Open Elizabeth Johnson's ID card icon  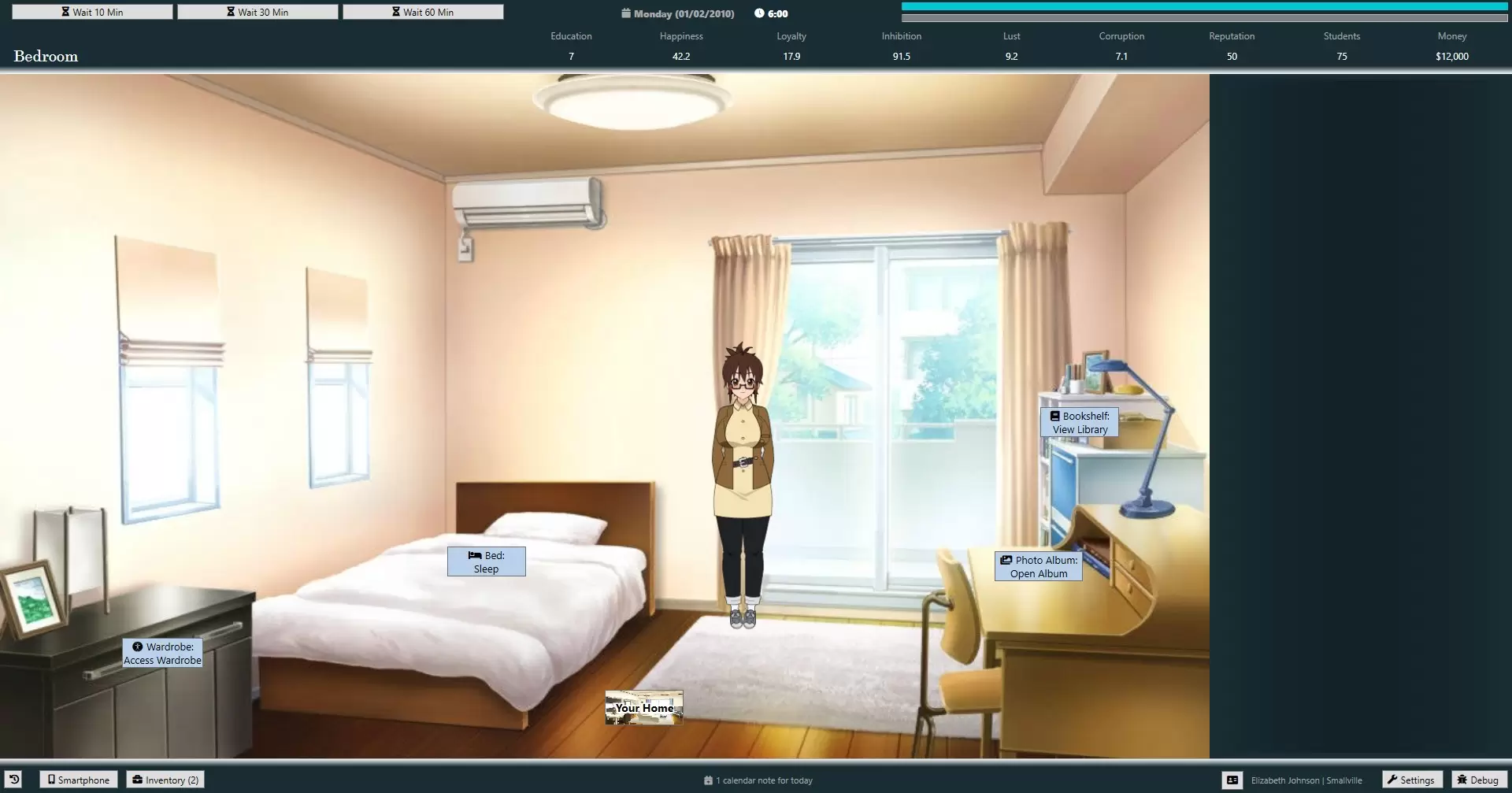pos(1232,780)
